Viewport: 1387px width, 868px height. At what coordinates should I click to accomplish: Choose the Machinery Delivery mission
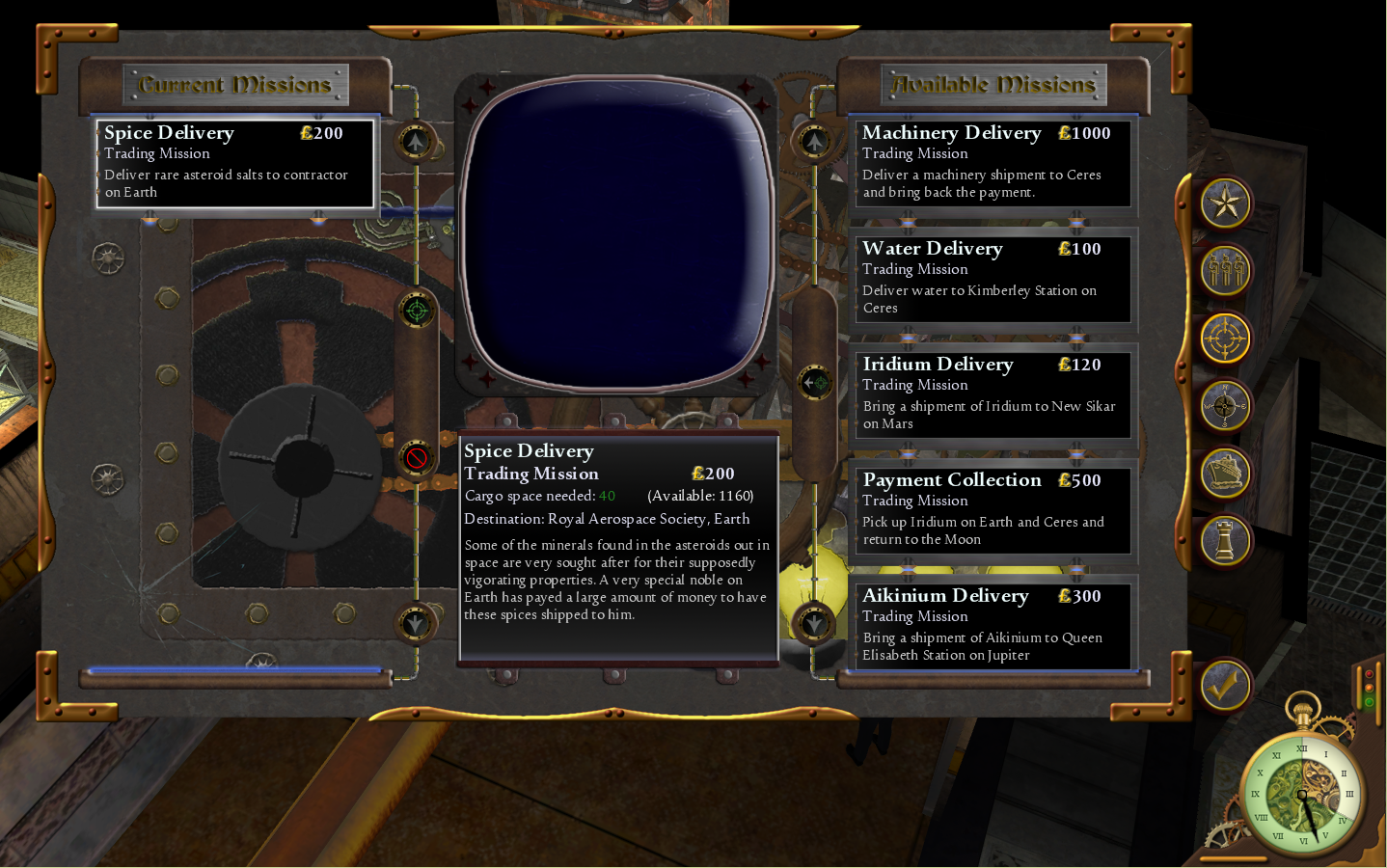[993, 162]
